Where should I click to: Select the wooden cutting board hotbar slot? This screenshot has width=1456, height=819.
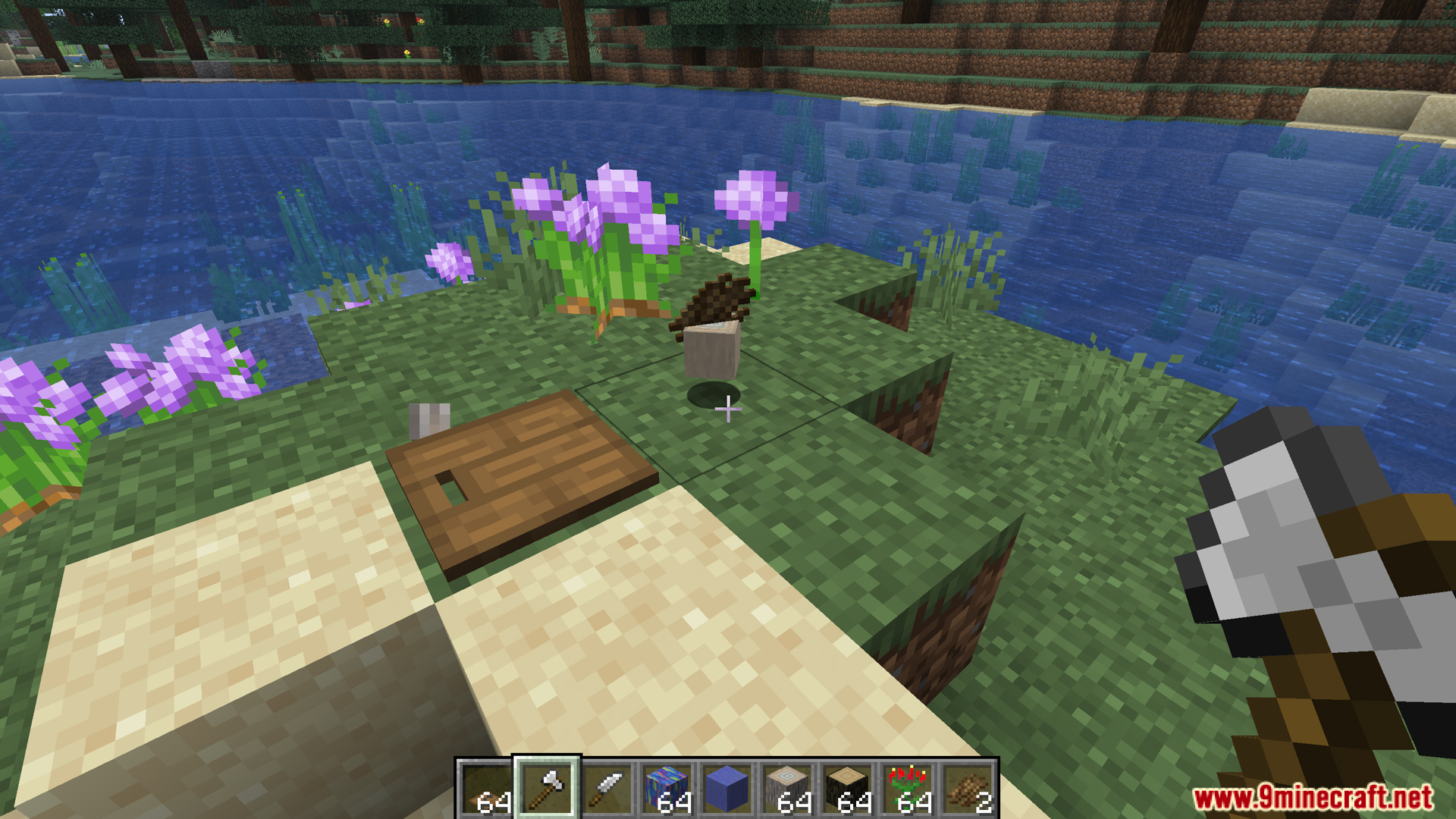coord(487,789)
